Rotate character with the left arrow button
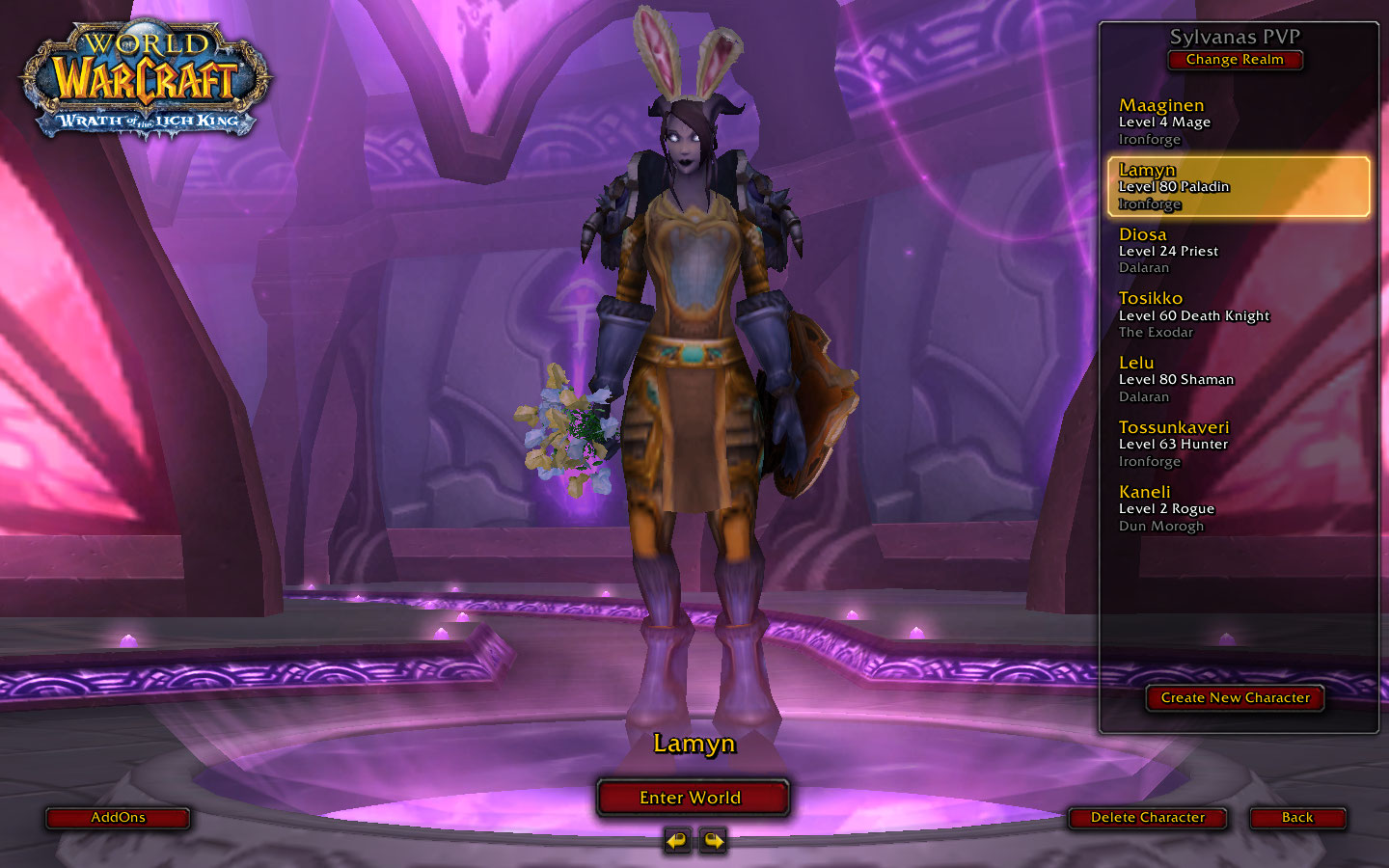Image resolution: width=1389 pixels, height=868 pixels. point(677,841)
